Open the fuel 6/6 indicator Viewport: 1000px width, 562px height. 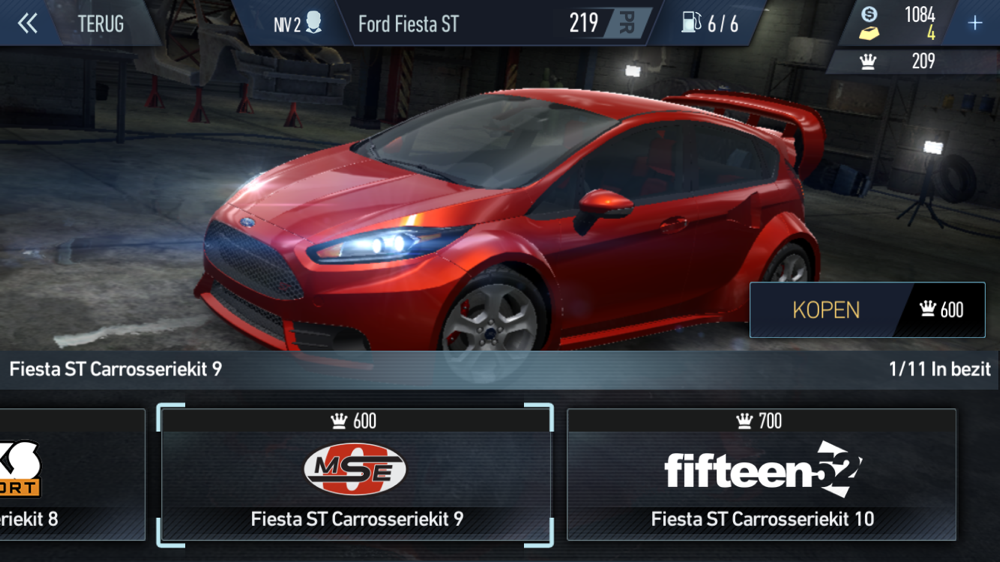pyautogui.click(x=710, y=23)
